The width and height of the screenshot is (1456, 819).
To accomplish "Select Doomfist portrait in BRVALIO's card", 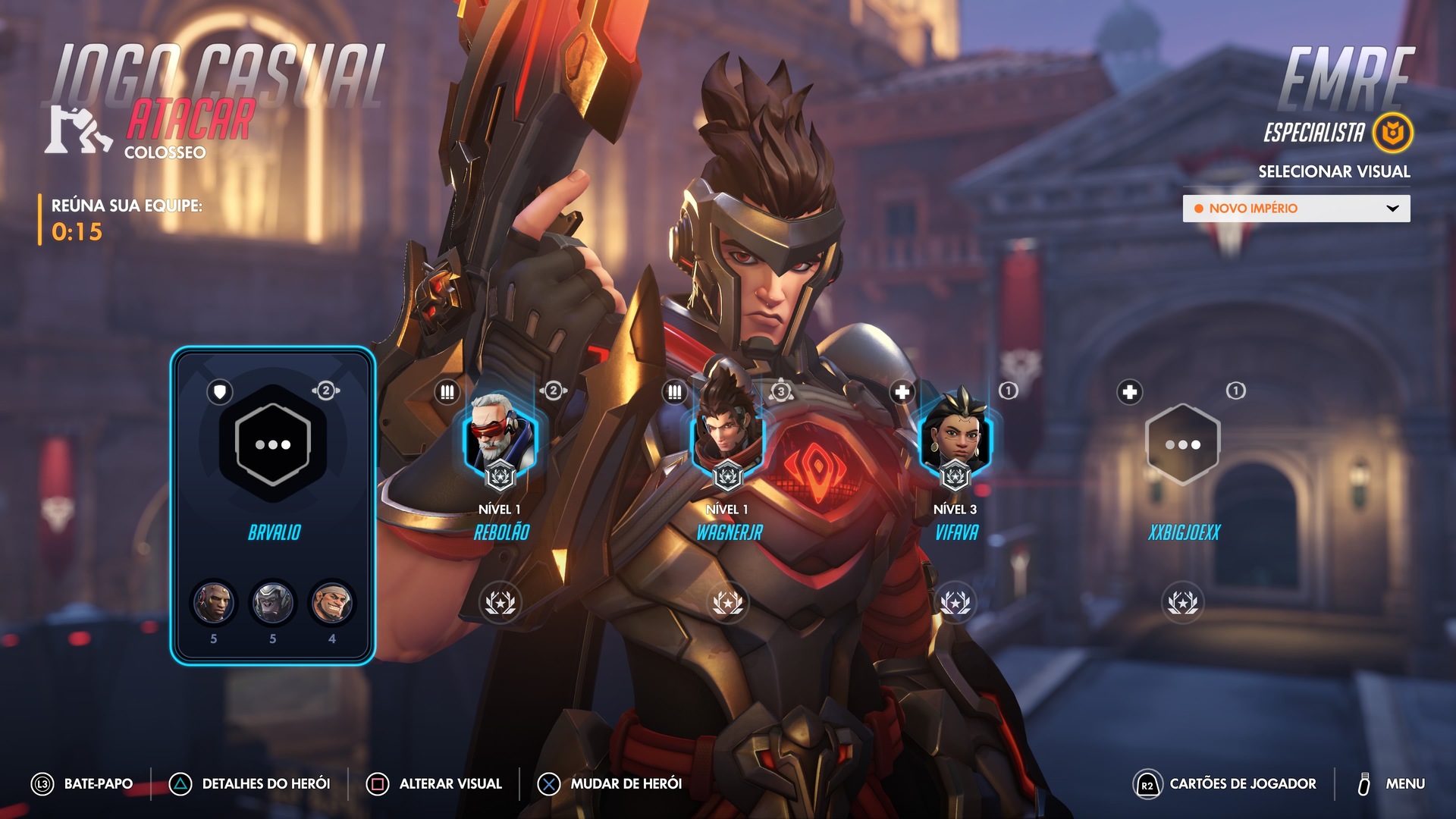I will (213, 604).
